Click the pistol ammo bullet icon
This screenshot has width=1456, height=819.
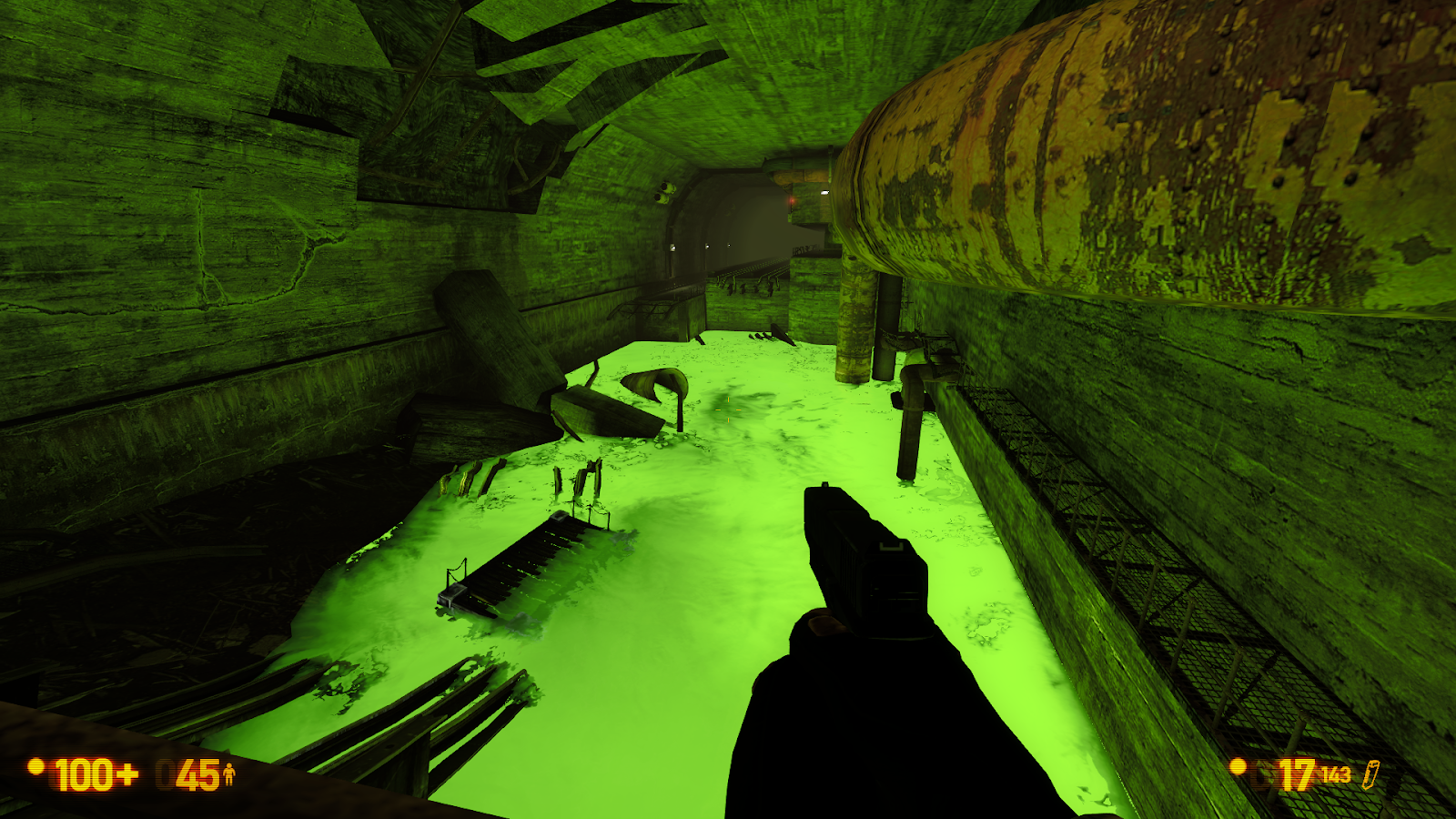[1370, 773]
